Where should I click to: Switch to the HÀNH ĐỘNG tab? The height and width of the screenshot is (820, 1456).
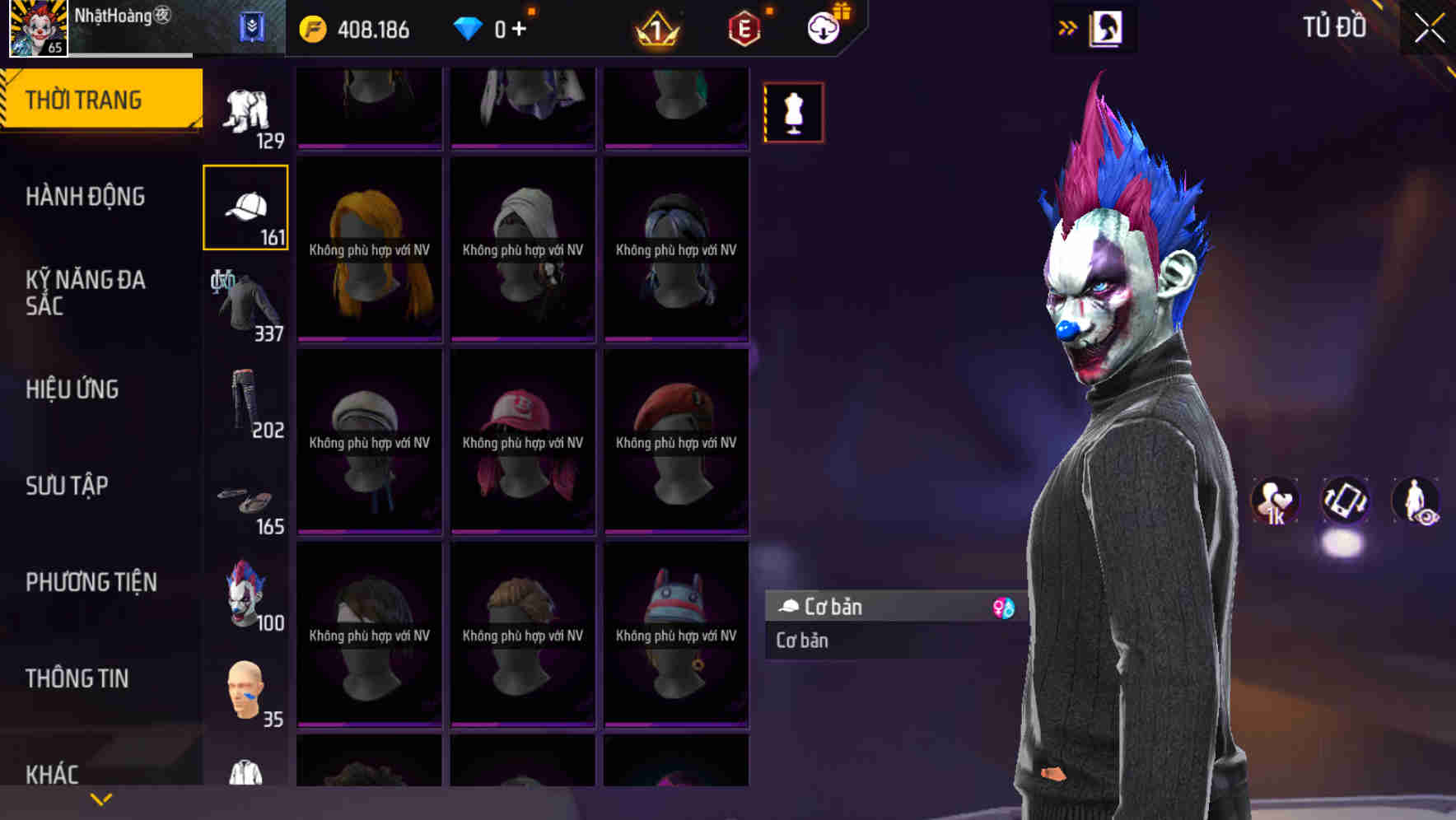(86, 196)
